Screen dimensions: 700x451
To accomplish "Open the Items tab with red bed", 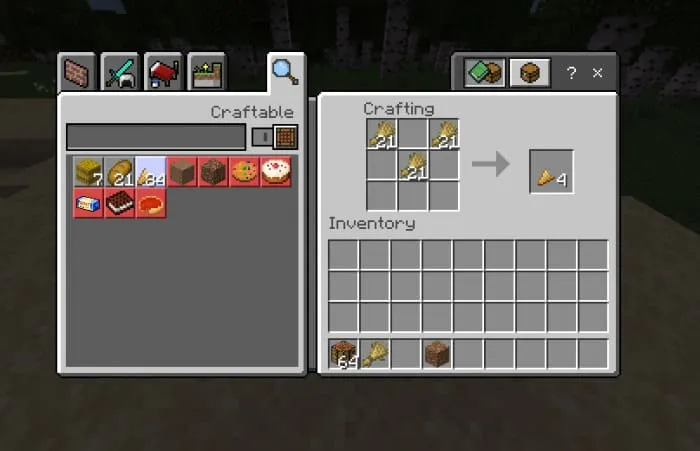I will pyautogui.click(x=164, y=72).
